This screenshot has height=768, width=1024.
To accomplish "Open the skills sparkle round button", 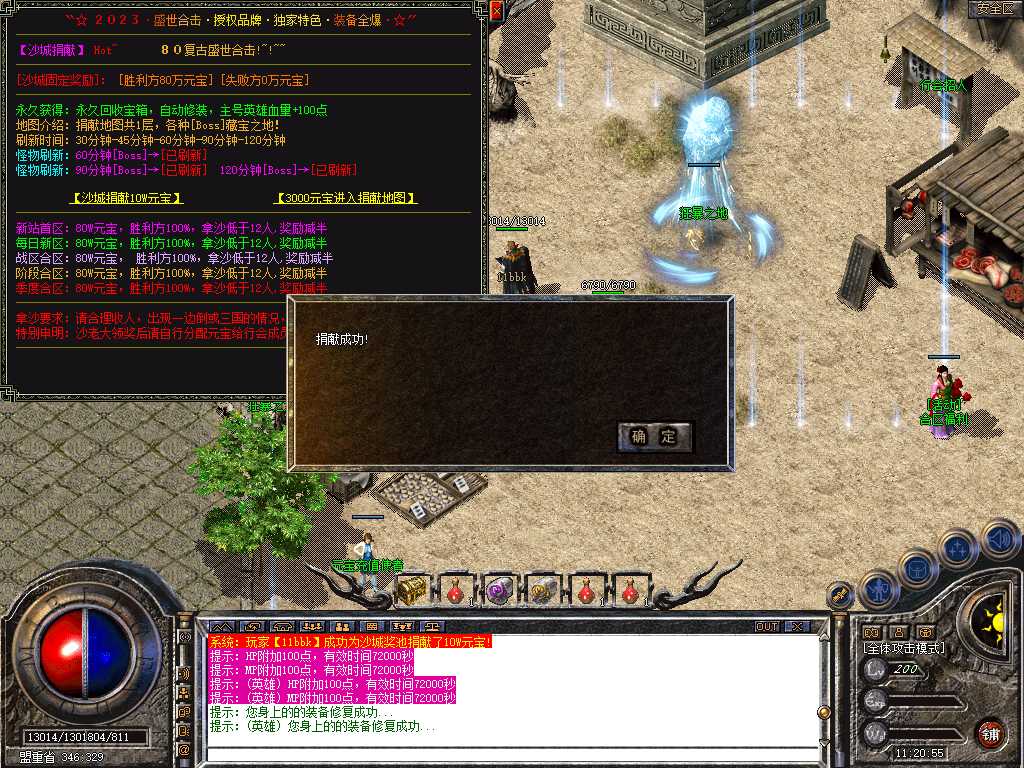I will tap(957, 549).
